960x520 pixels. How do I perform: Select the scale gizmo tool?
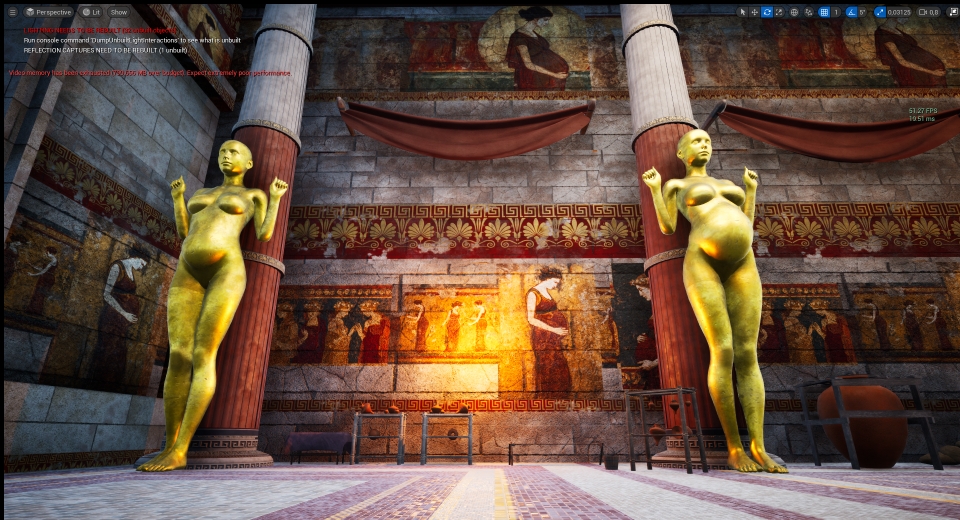click(x=778, y=12)
